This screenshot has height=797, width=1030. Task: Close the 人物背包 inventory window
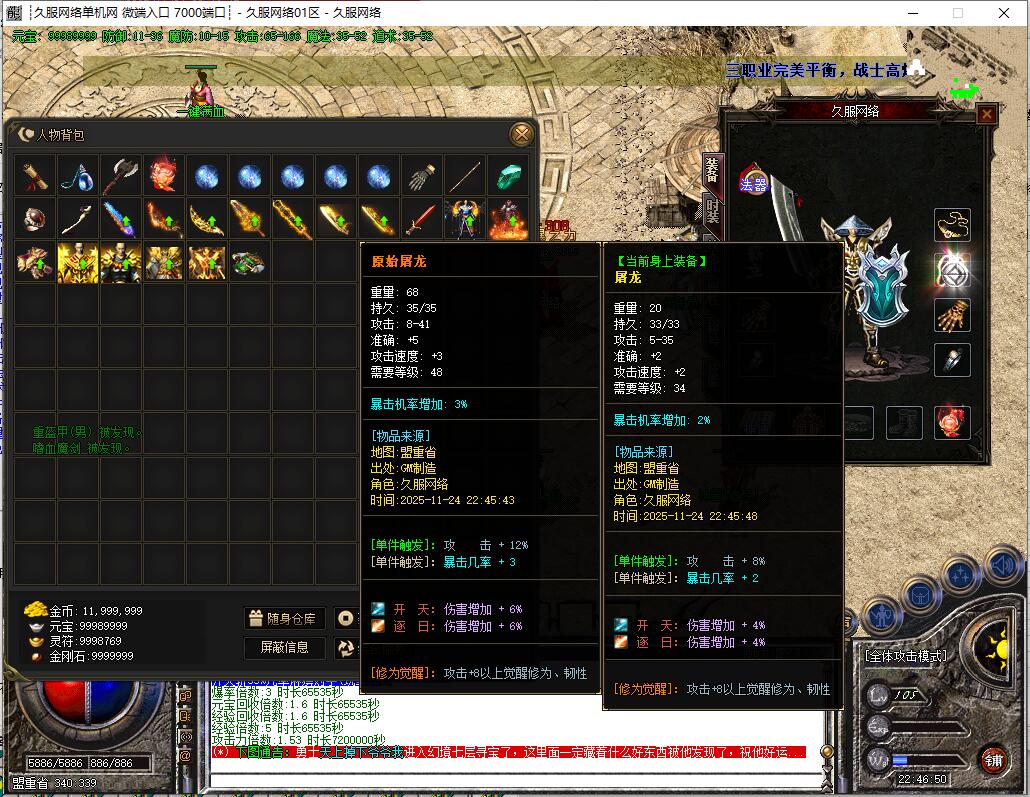(521, 135)
